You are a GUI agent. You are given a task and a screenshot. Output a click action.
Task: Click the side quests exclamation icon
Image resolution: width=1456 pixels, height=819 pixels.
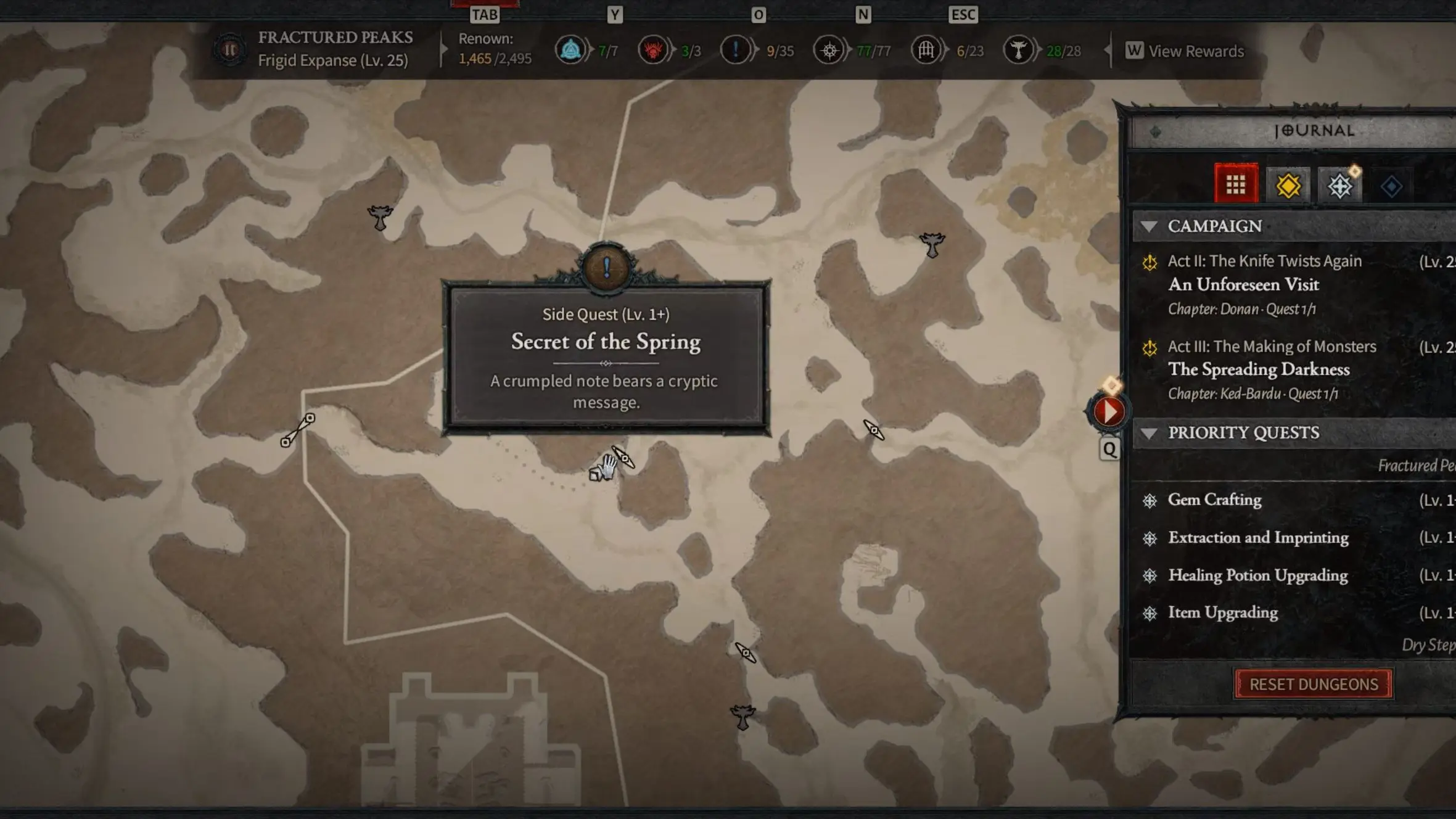[x=735, y=51]
